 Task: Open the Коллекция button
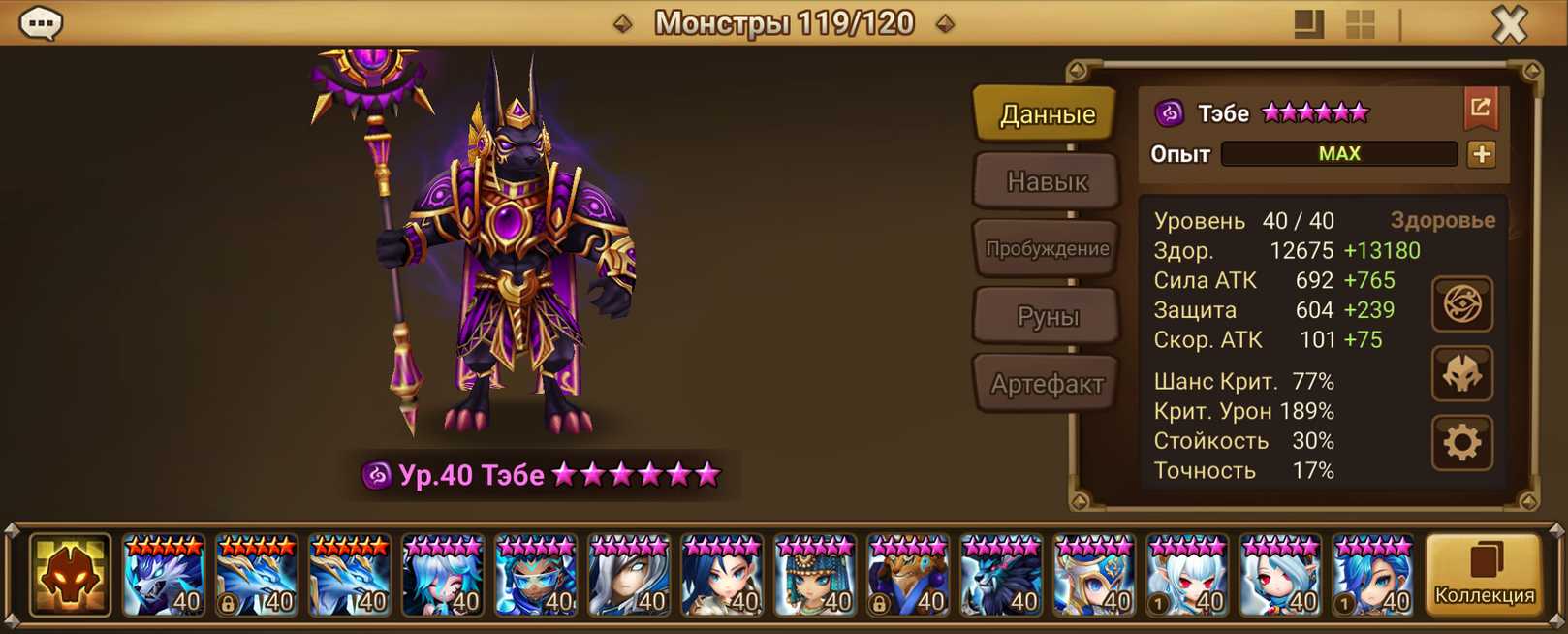click(1484, 575)
